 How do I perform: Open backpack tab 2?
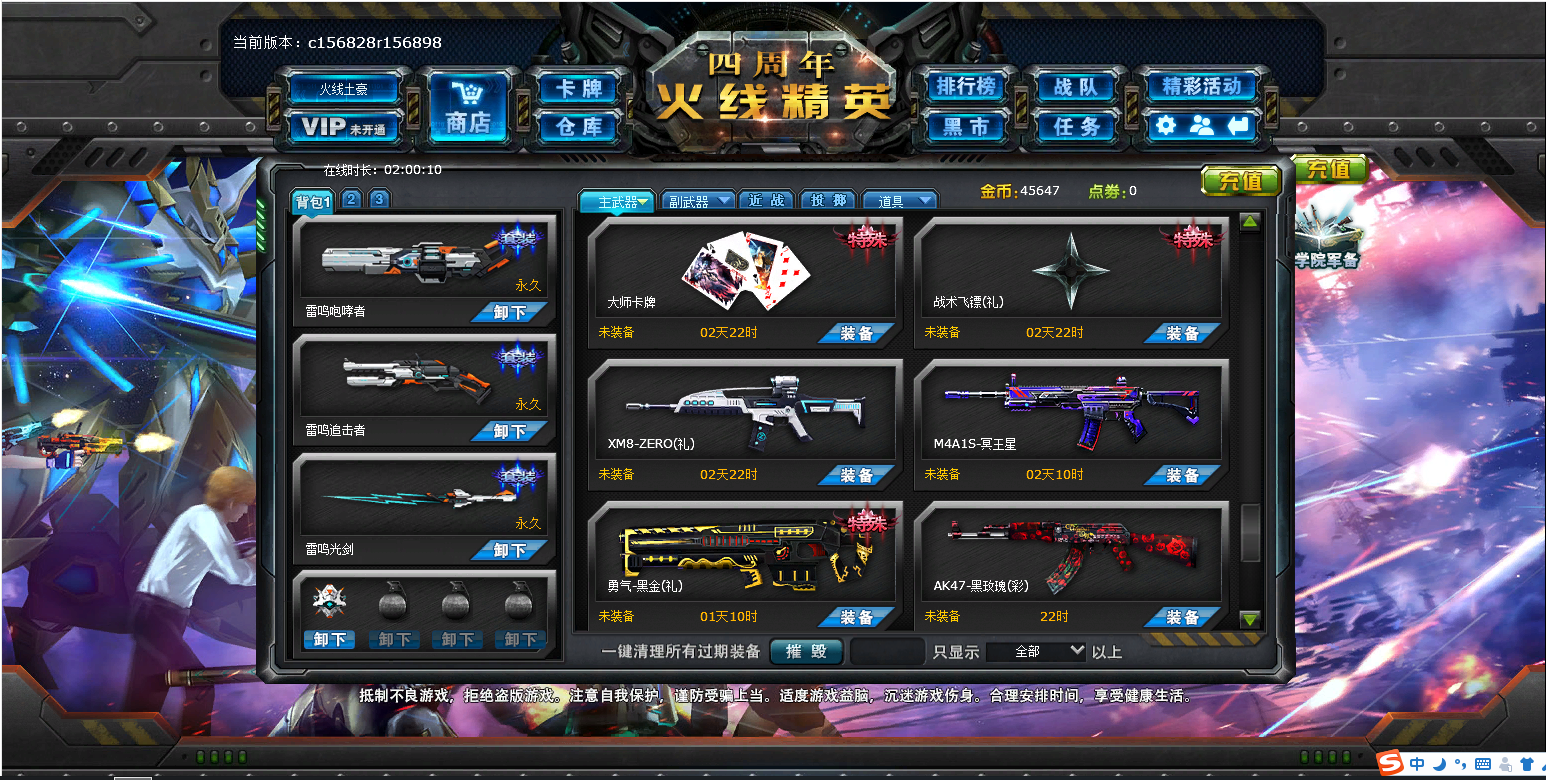coord(351,199)
